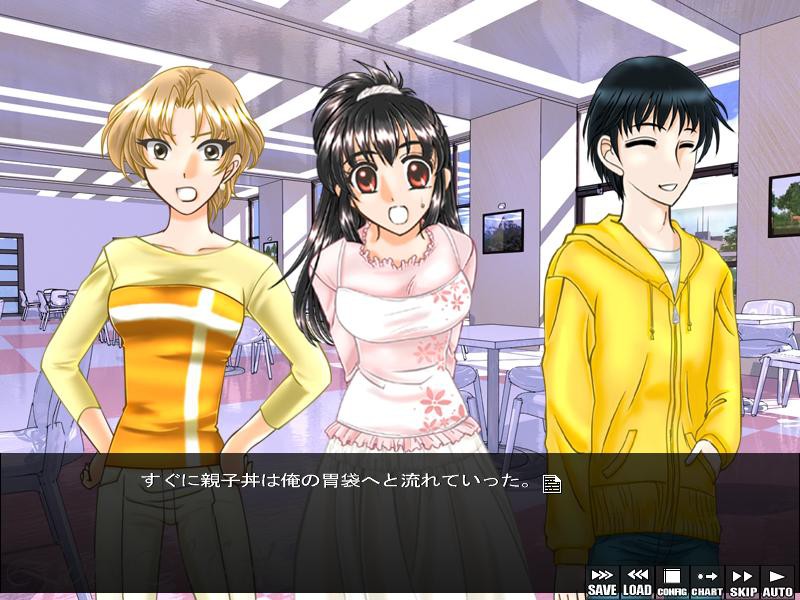Open the CONFIG settings

point(672,581)
